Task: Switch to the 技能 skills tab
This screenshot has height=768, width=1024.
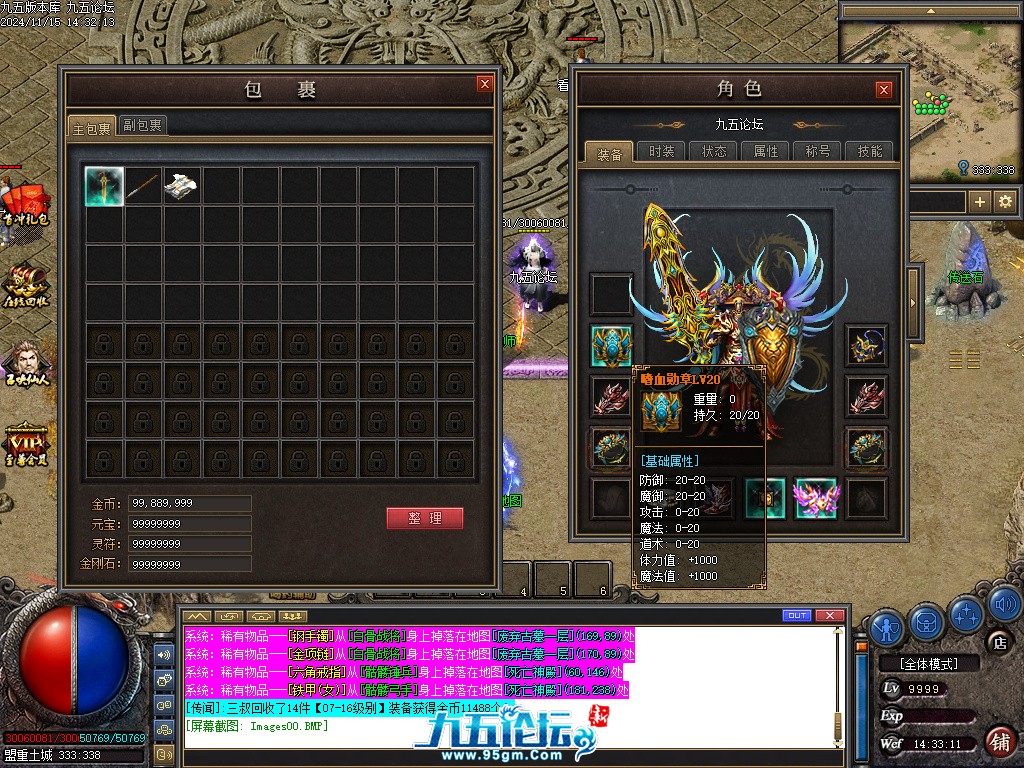Action: coord(870,151)
